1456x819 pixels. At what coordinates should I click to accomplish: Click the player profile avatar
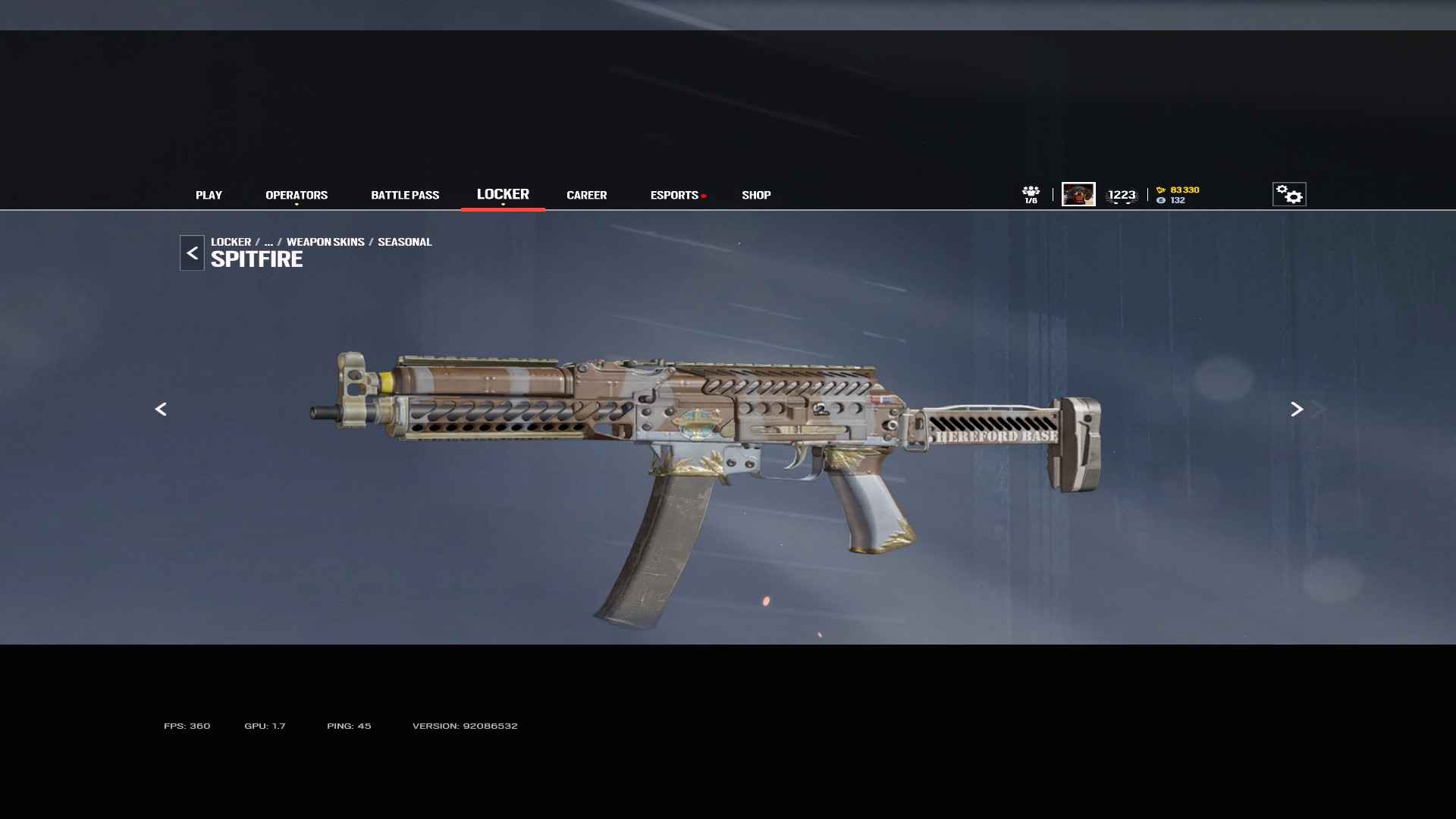point(1078,194)
